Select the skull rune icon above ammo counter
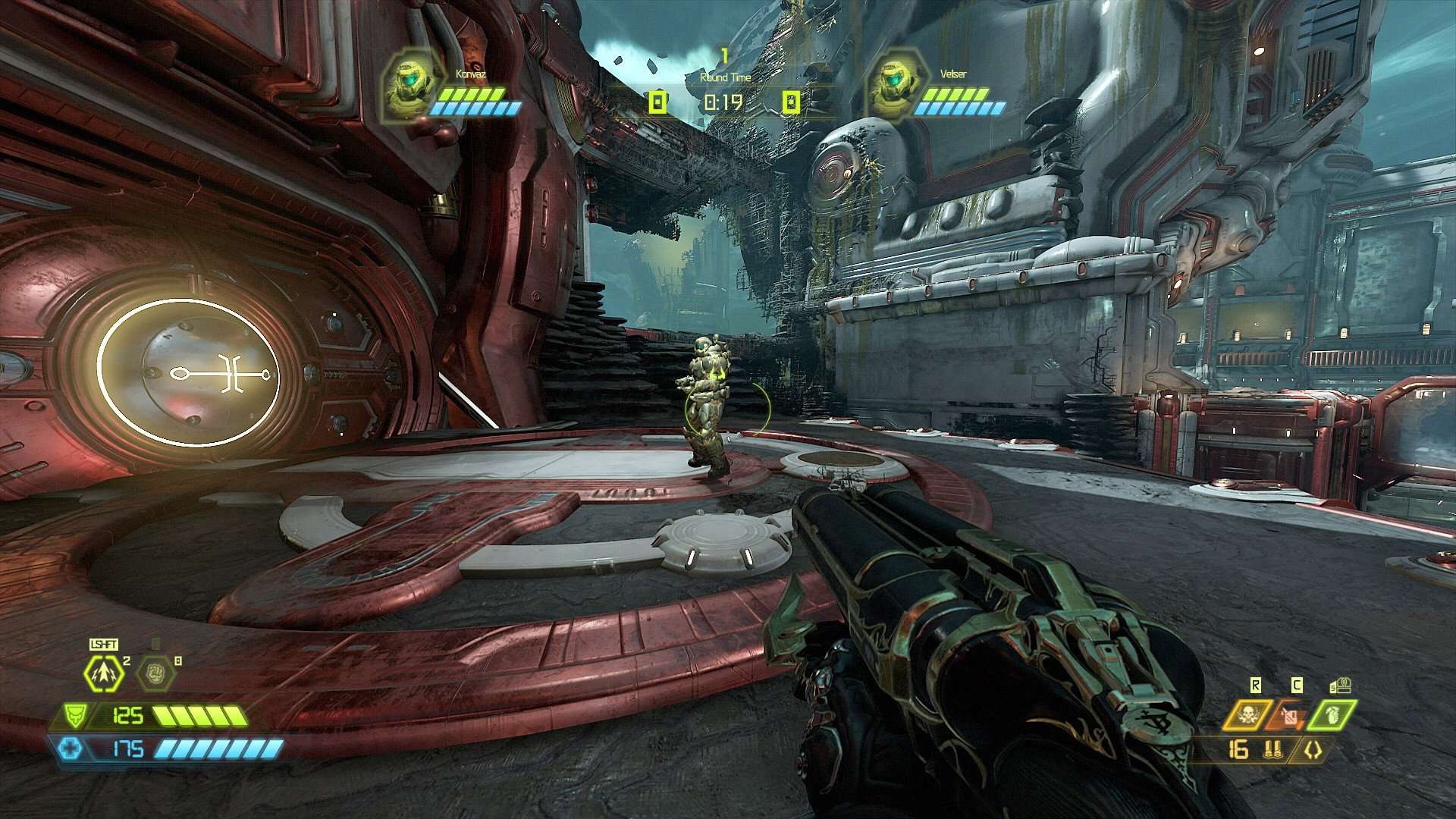The height and width of the screenshot is (819, 1456). point(1247,715)
